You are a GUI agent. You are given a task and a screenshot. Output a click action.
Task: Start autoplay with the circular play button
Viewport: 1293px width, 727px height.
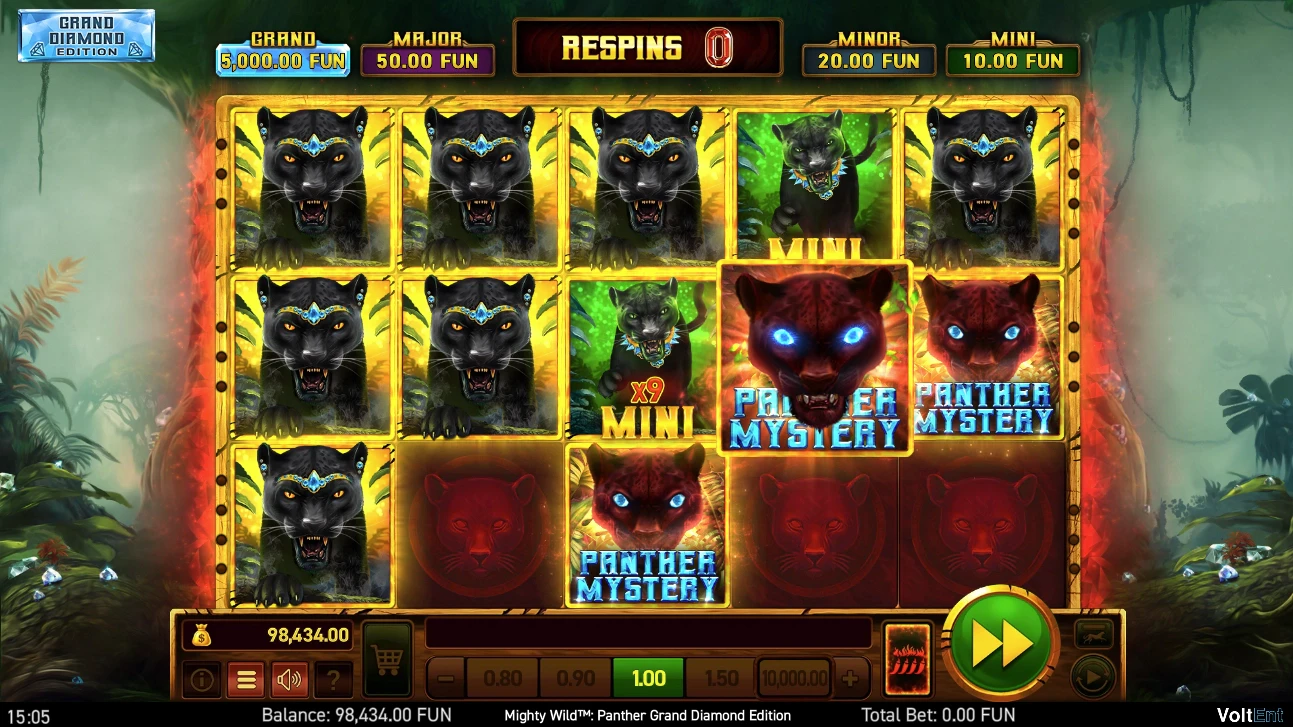pyautogui.click(x=1093, y=679)
